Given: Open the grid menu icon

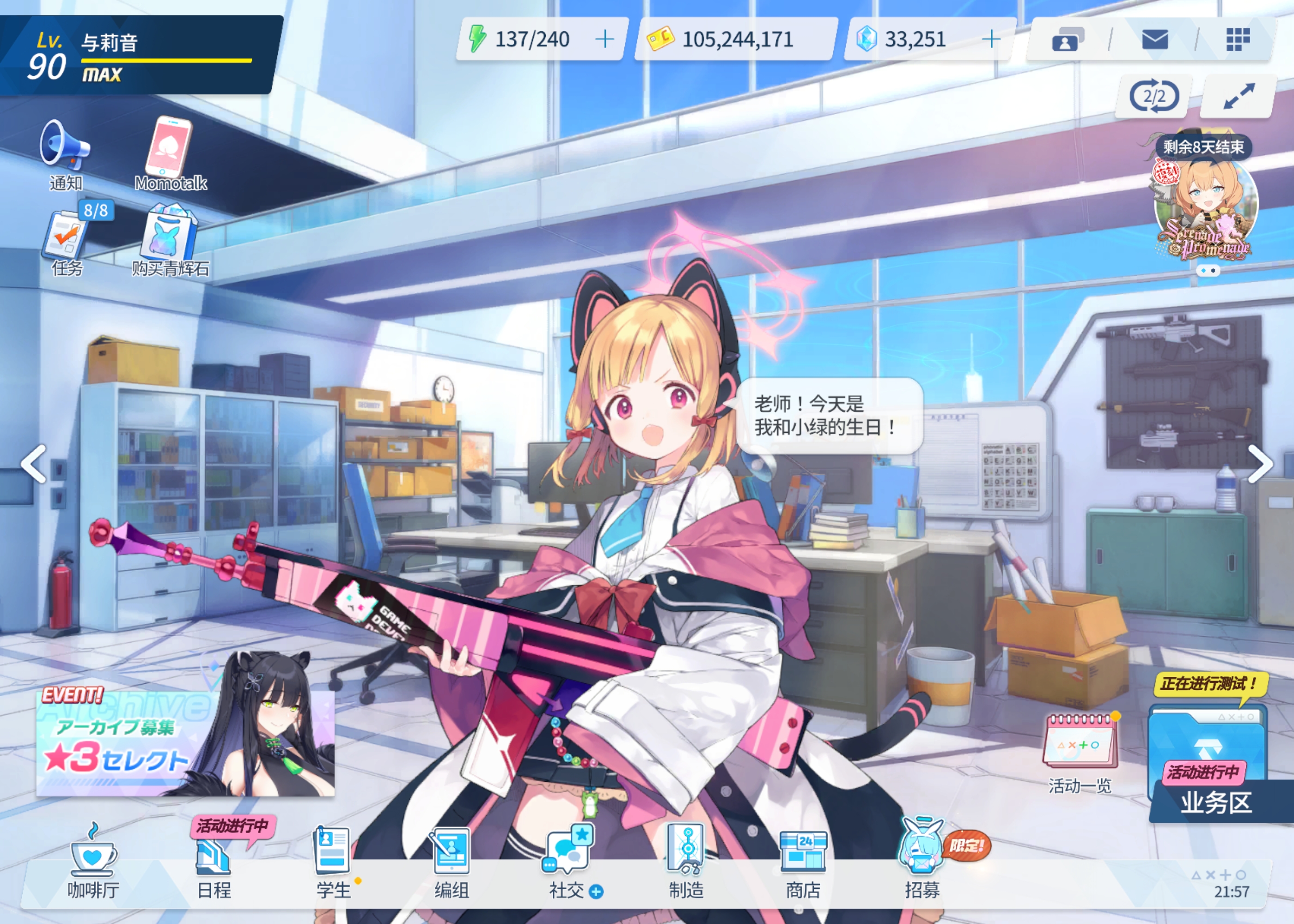Looking at the screenshot, I should (x=1238, y=40).
